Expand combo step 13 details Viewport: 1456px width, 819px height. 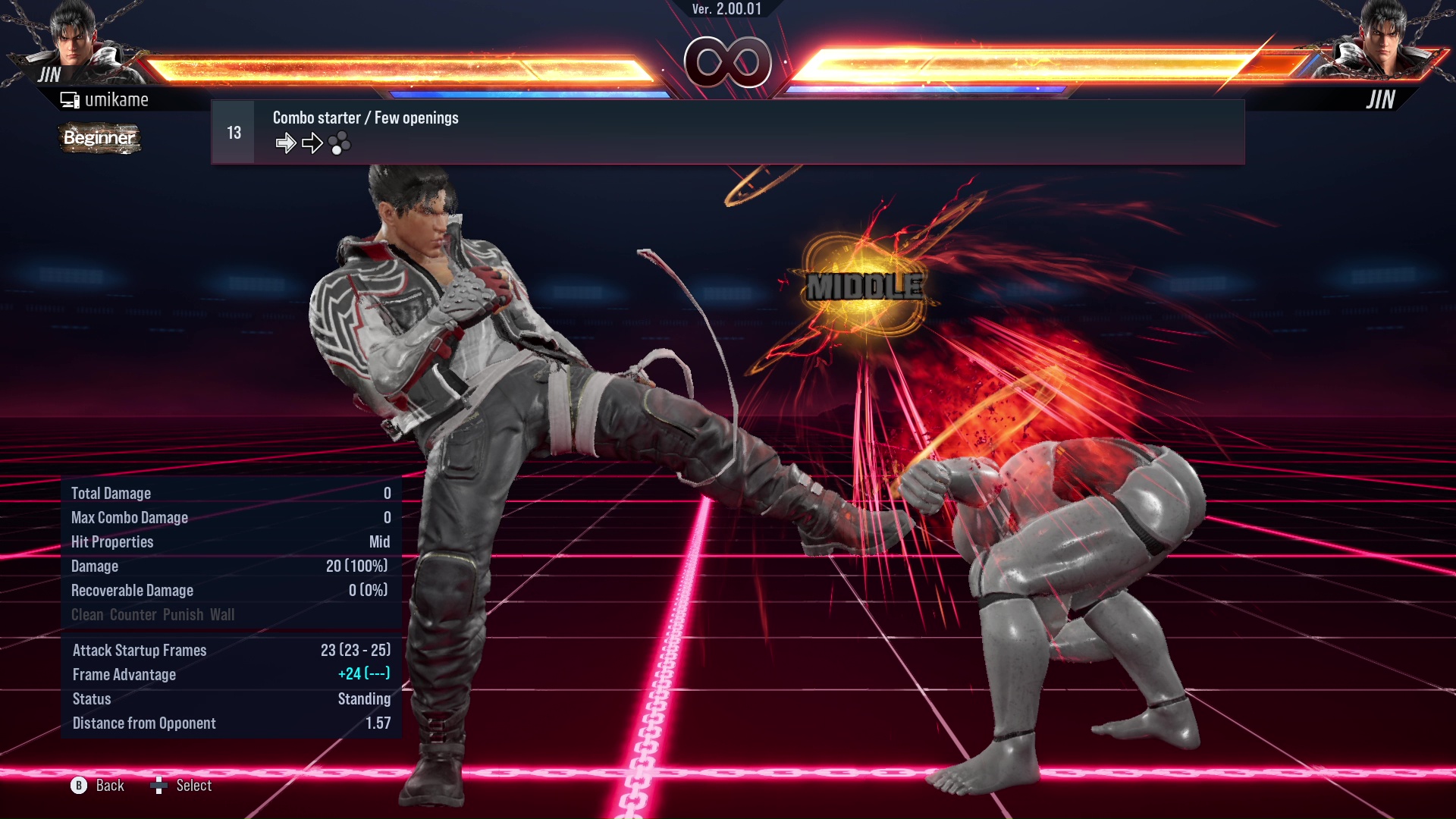tap(233, 130)
